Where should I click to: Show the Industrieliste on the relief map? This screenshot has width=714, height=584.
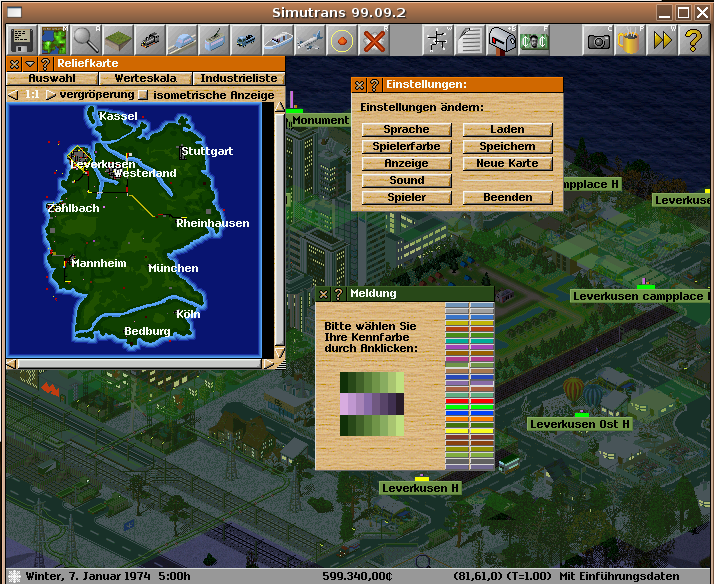point(238,78)
